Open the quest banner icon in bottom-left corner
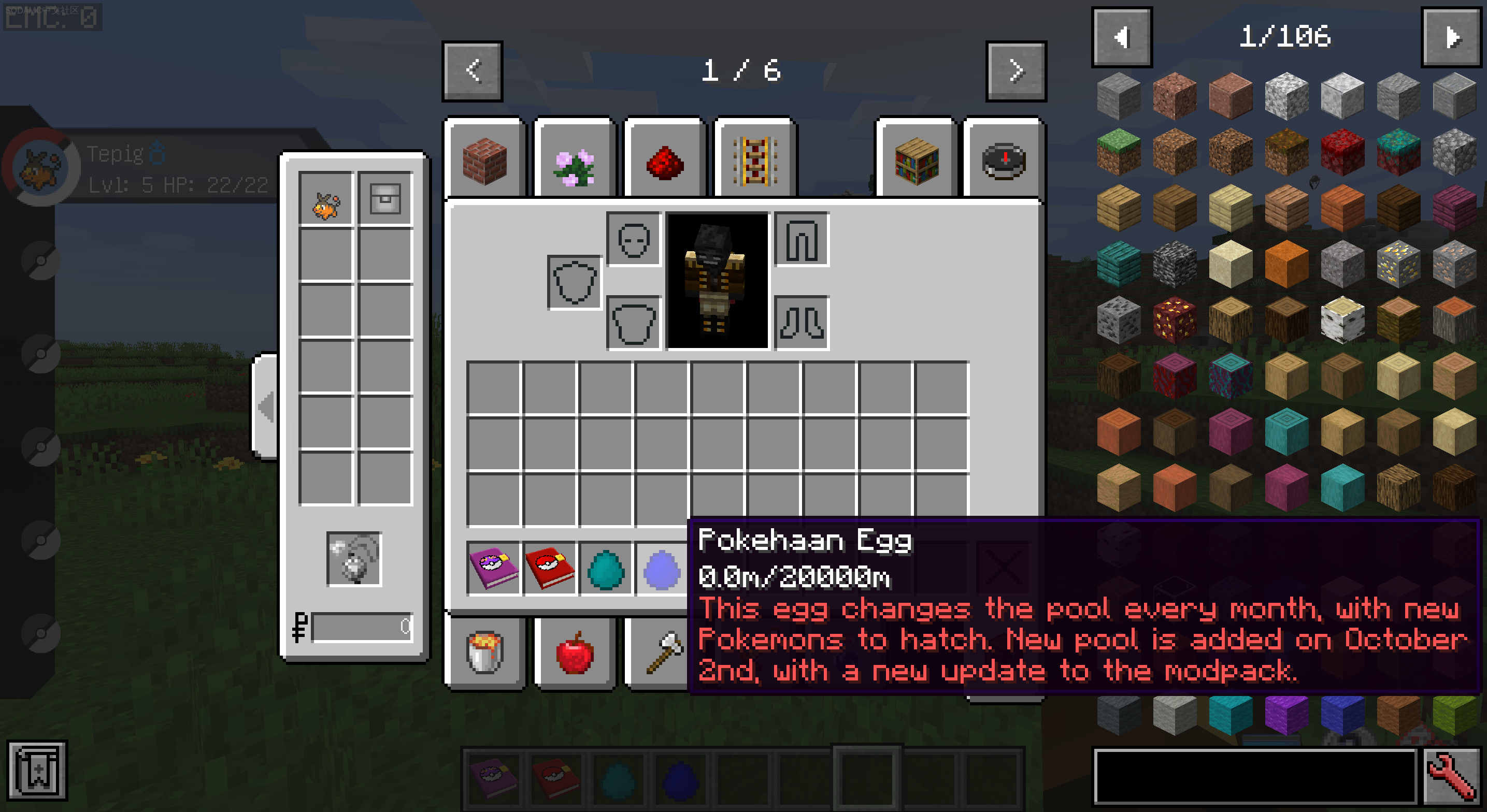The image size is (1487, 812). (x=36, y=770)
